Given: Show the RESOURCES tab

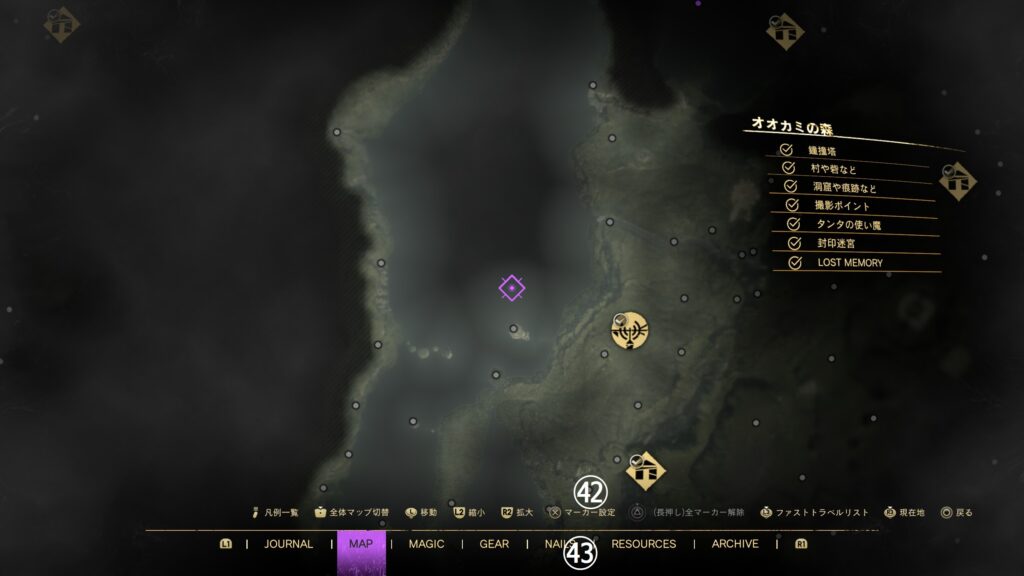Looking at the screenshot, I should [x=643, y=544].
